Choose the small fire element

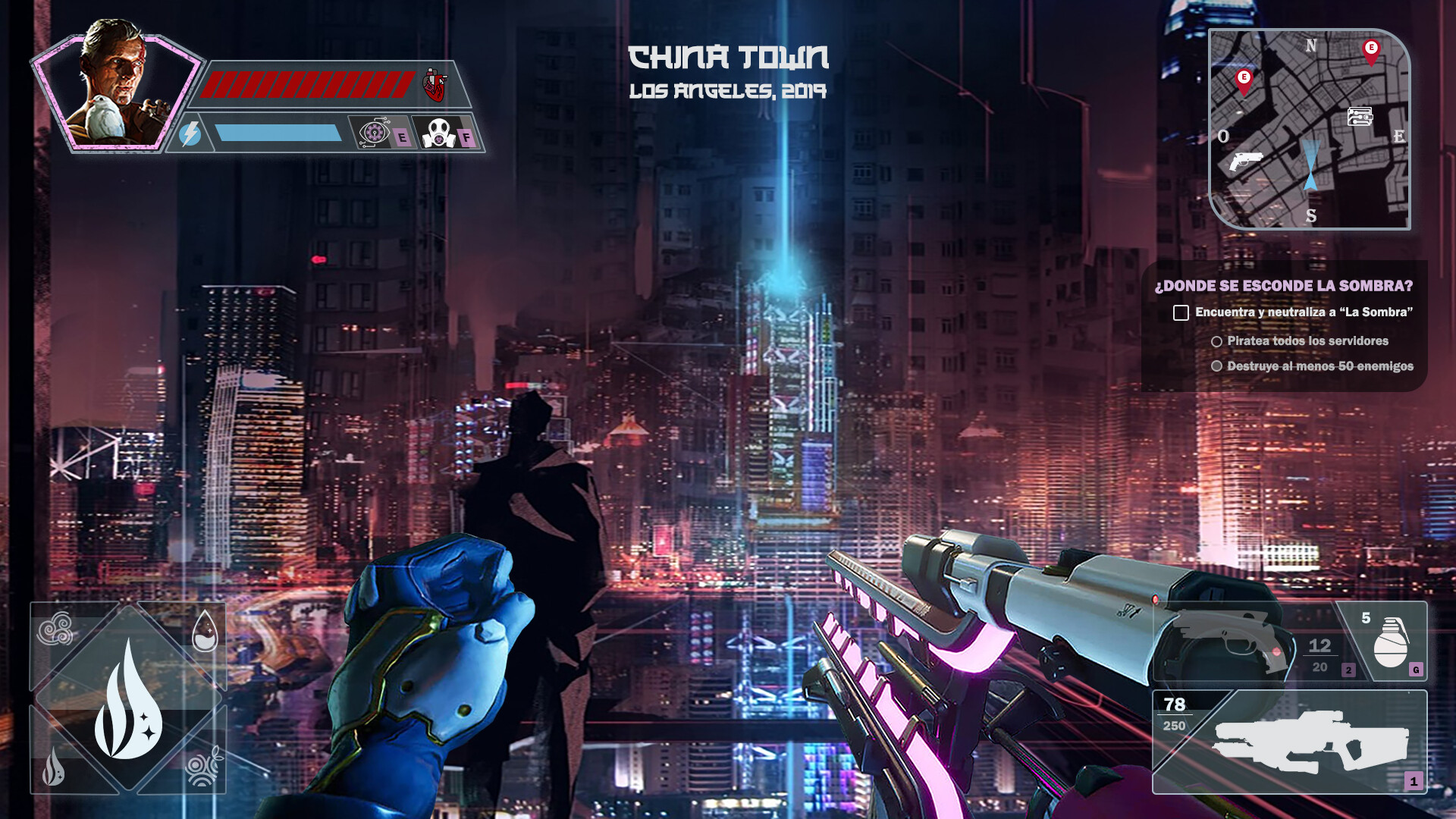[x=54, y=767]
